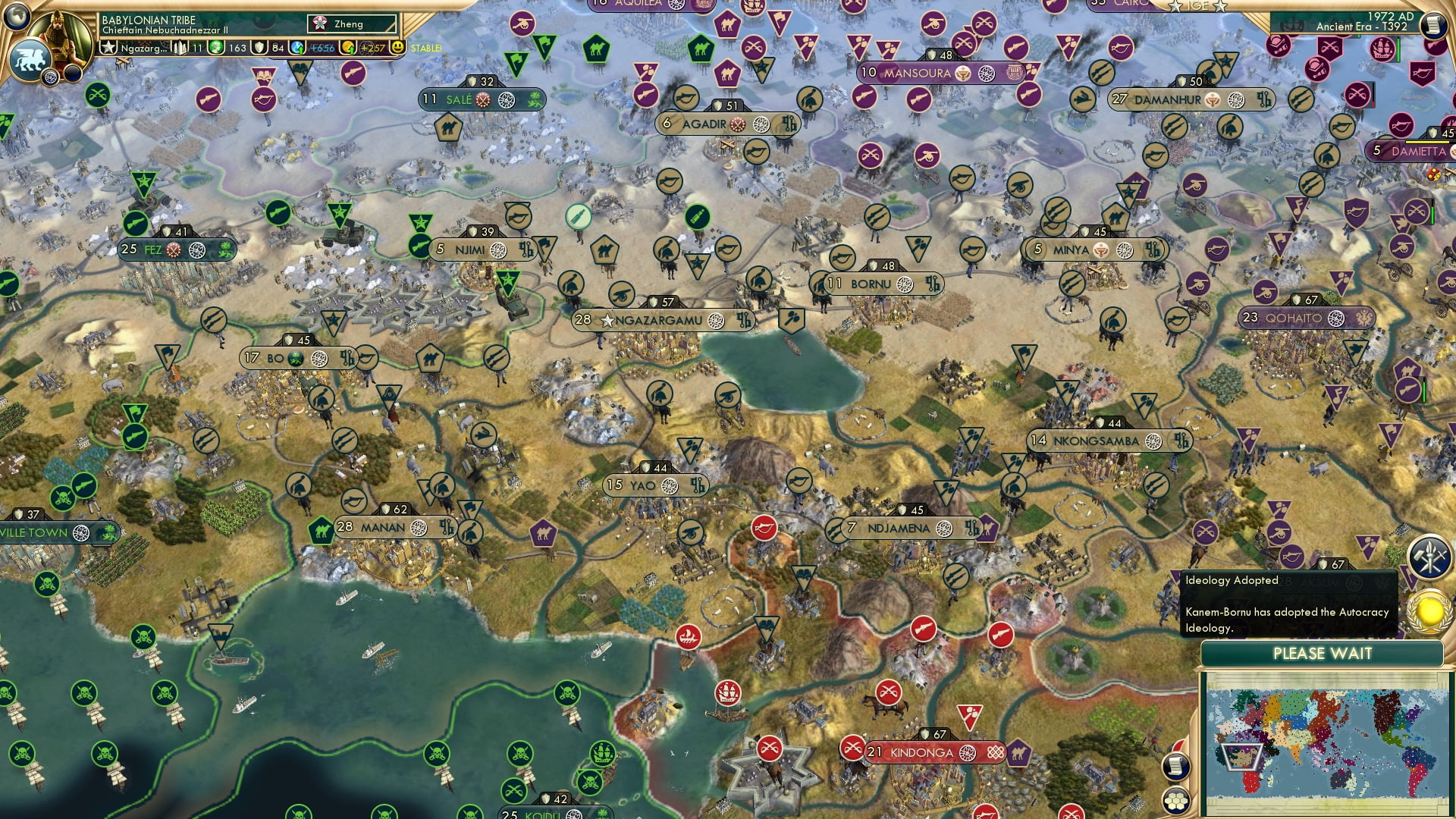Click the green science indicator showing 163

click(x=227, y=48)
